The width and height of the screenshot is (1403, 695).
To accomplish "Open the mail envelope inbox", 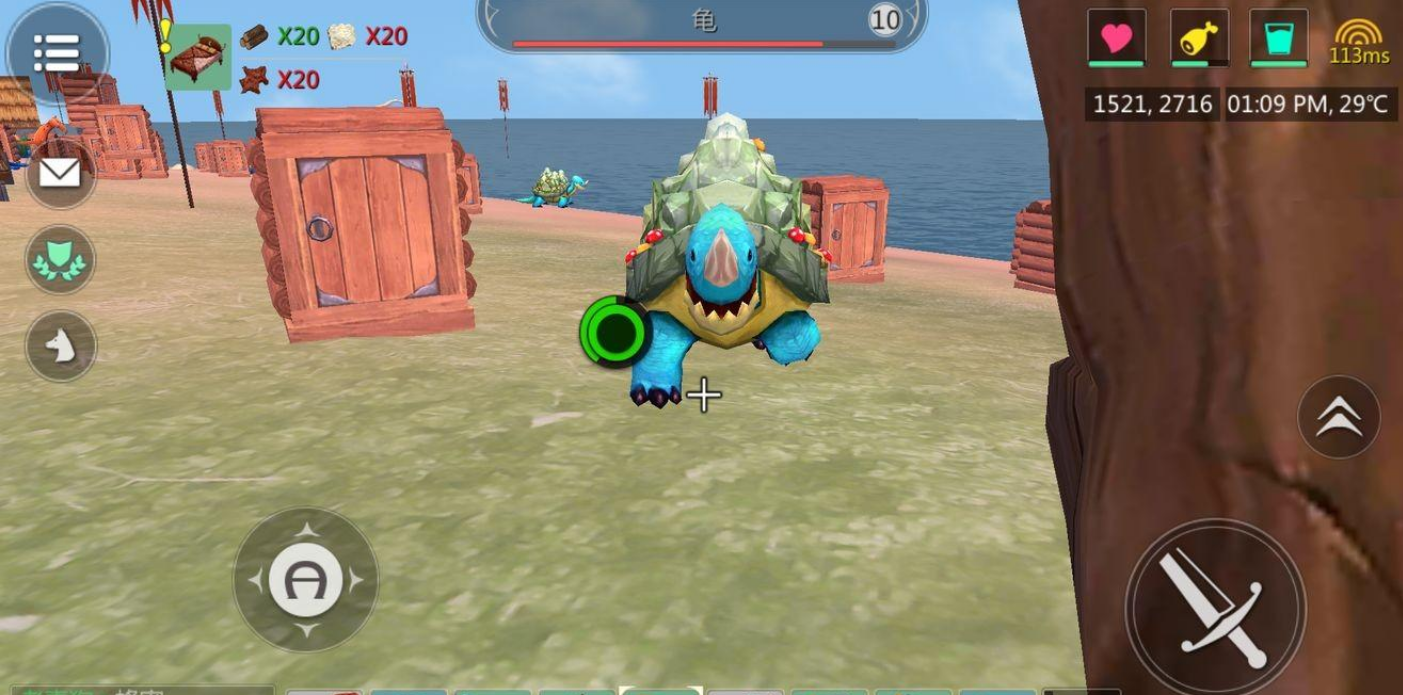I will click(60, 173).
